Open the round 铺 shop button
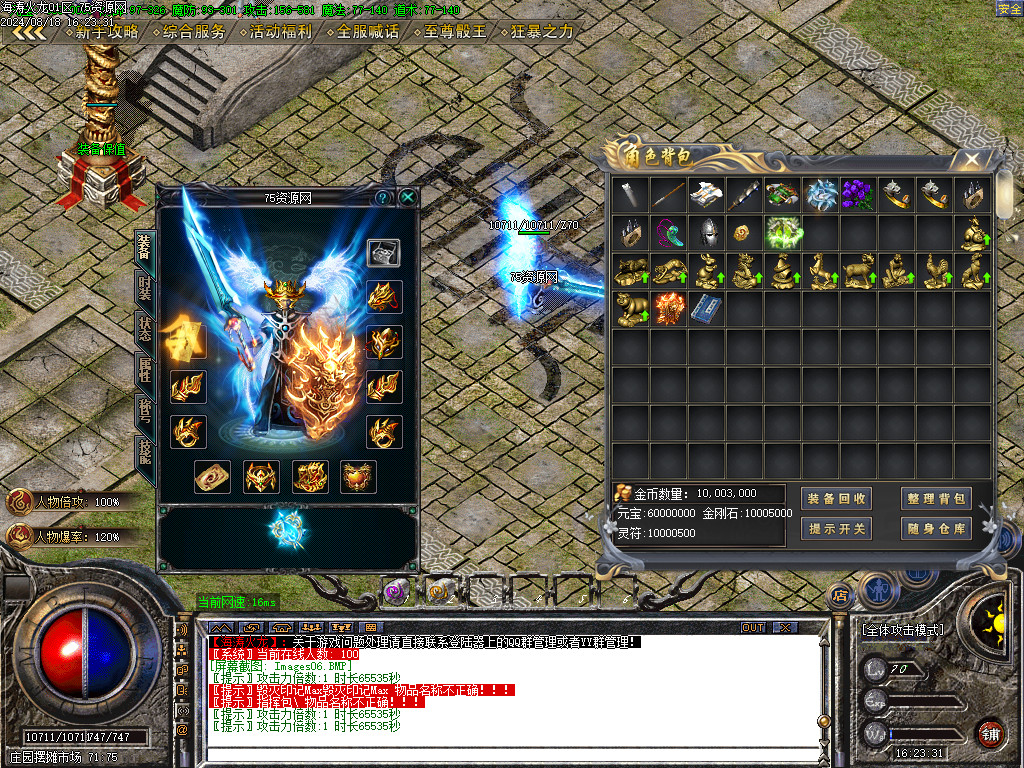Screen dimensions: 1024x768 coord(989,733)
